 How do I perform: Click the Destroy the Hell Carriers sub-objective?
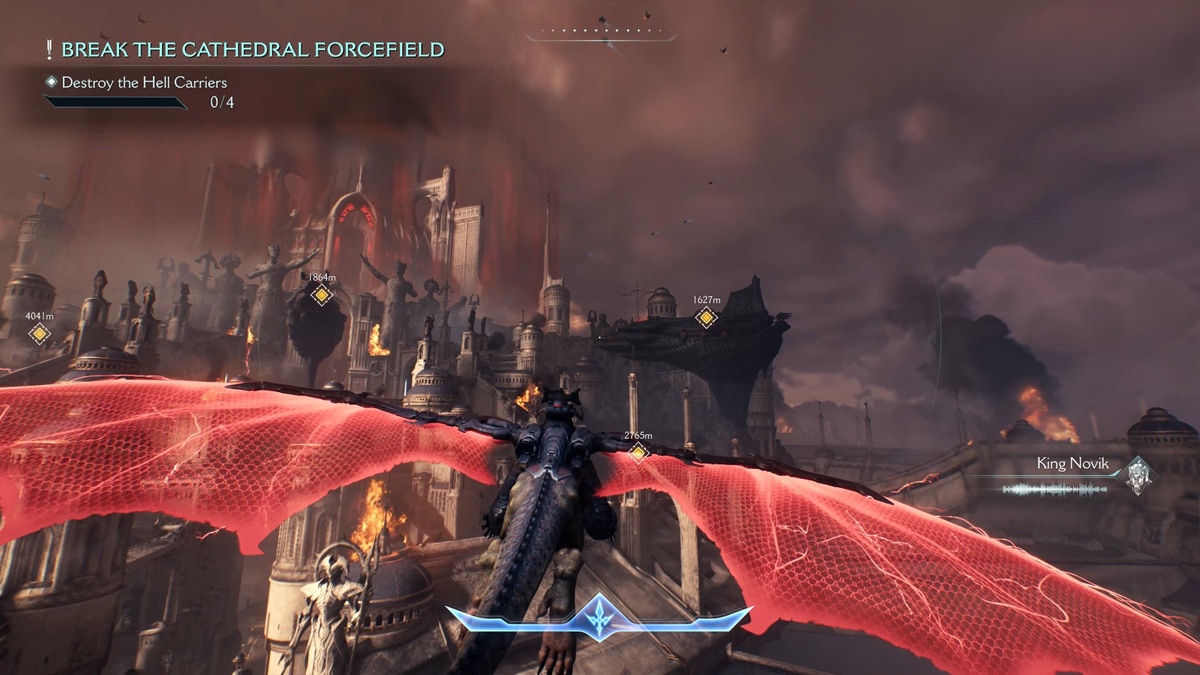tap(144, 82)
